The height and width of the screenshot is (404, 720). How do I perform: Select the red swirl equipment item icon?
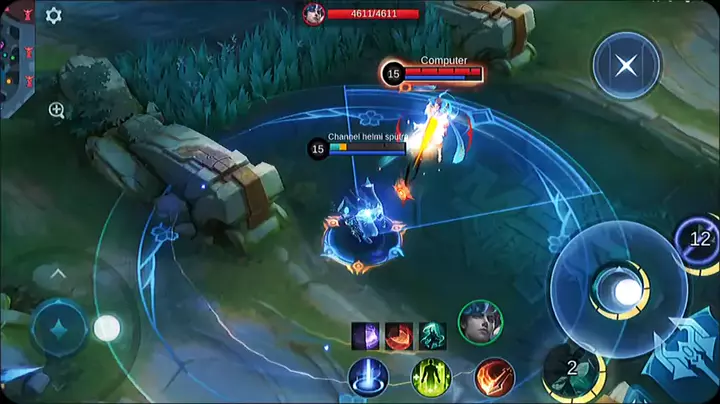click(x=399, y=335)
